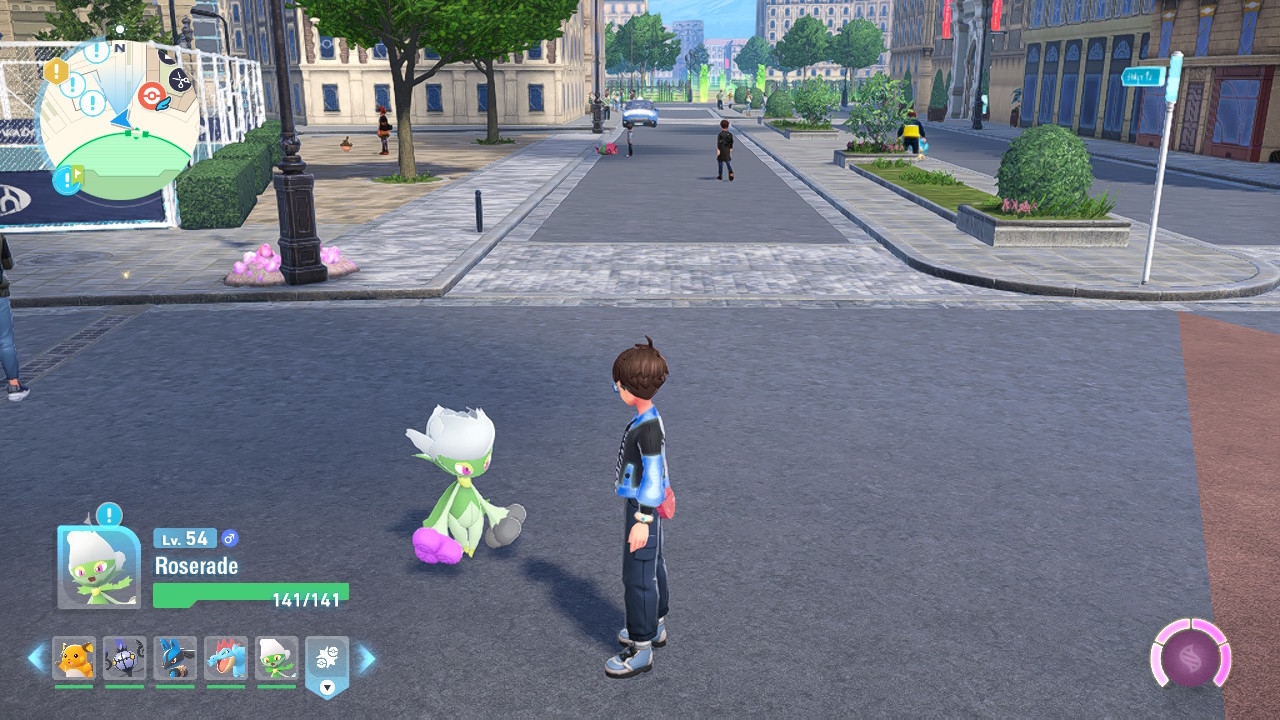This screenshot has height=720, width=1280.
Task: Click the active Roserade portrait
Action: coord(98,567)
